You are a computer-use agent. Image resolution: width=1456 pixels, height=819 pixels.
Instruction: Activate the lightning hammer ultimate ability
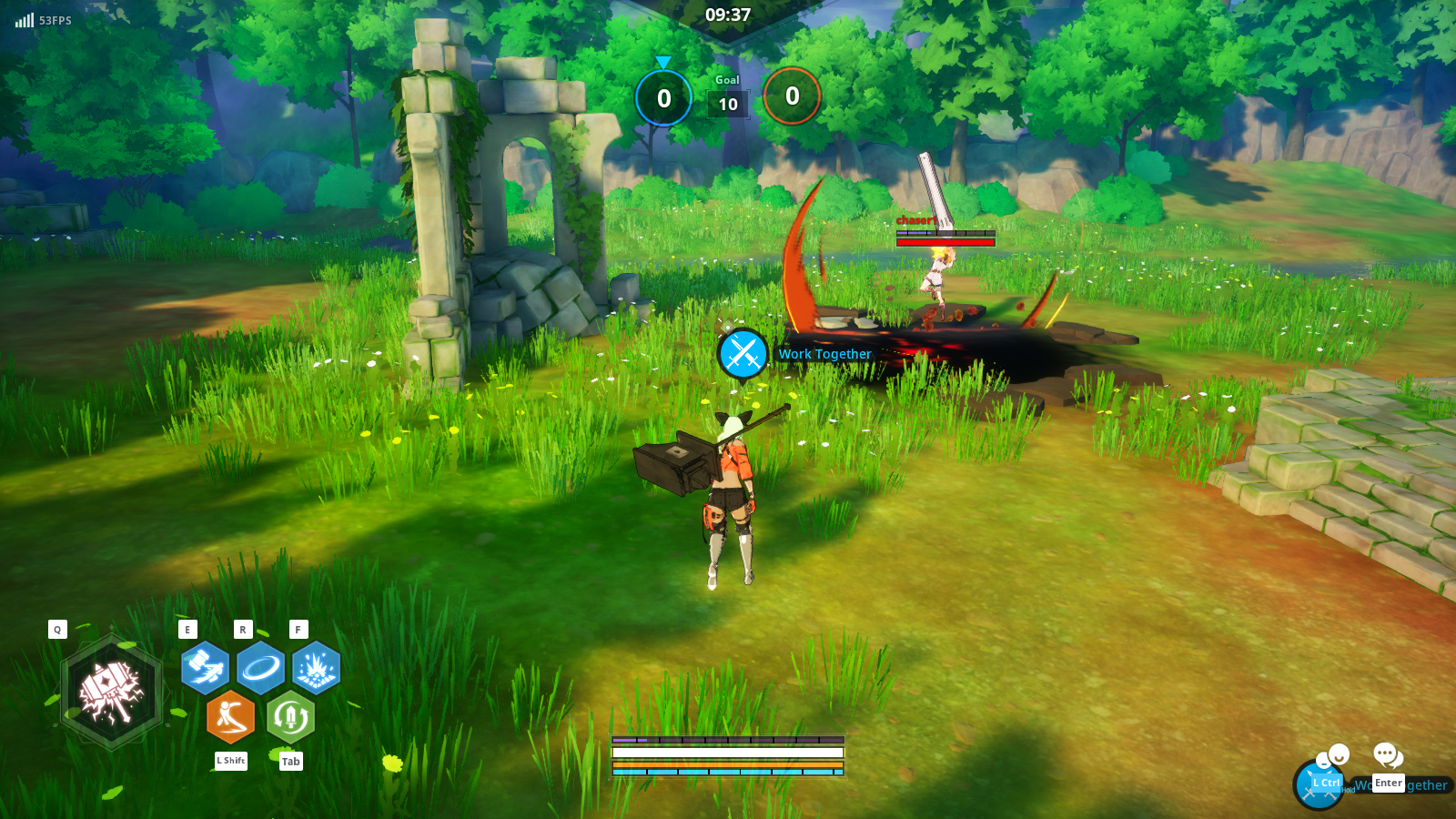(111, 693)
